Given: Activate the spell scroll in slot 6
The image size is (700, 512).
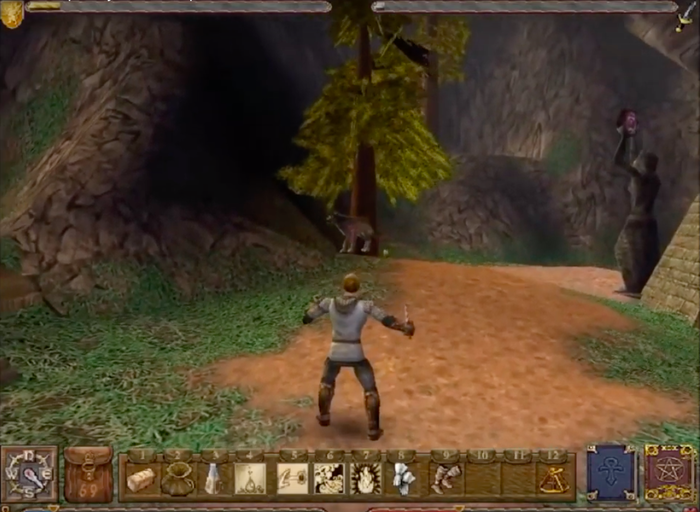Looking at the screenshot, I should pyautogui.click(x=329, y=479).
